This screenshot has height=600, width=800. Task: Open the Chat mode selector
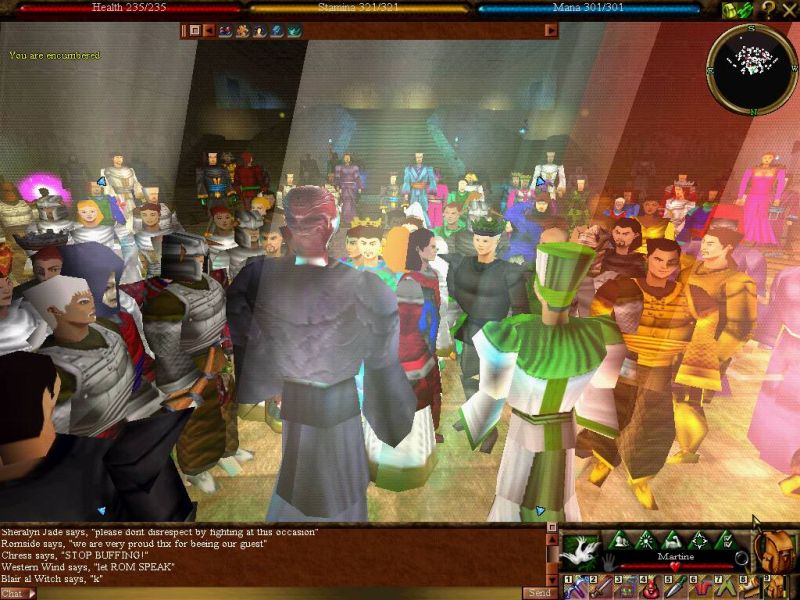click(18, 593)
